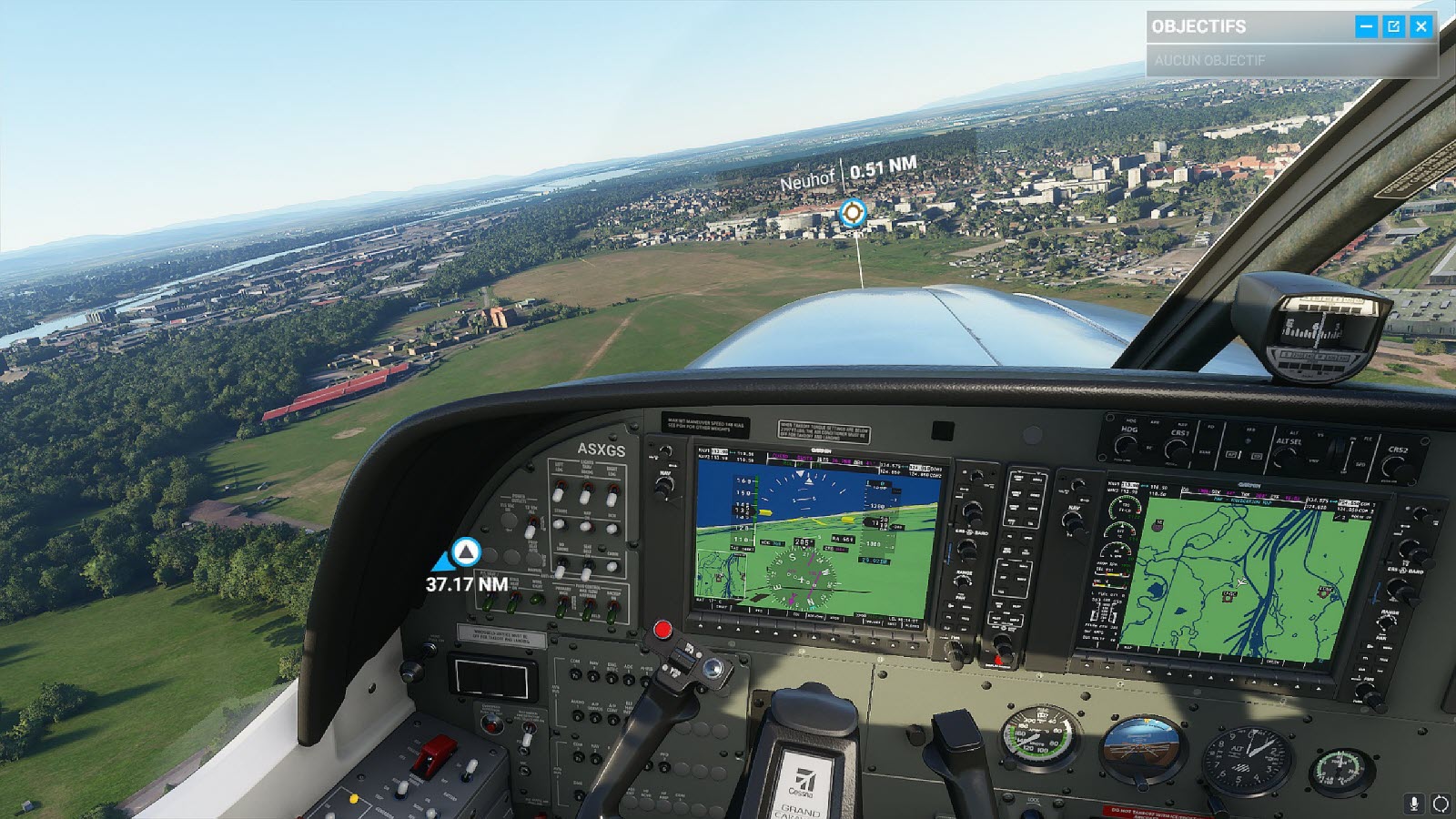Pop out the Objectifs panel window

pyautogui.click(x=1393, y=26)
